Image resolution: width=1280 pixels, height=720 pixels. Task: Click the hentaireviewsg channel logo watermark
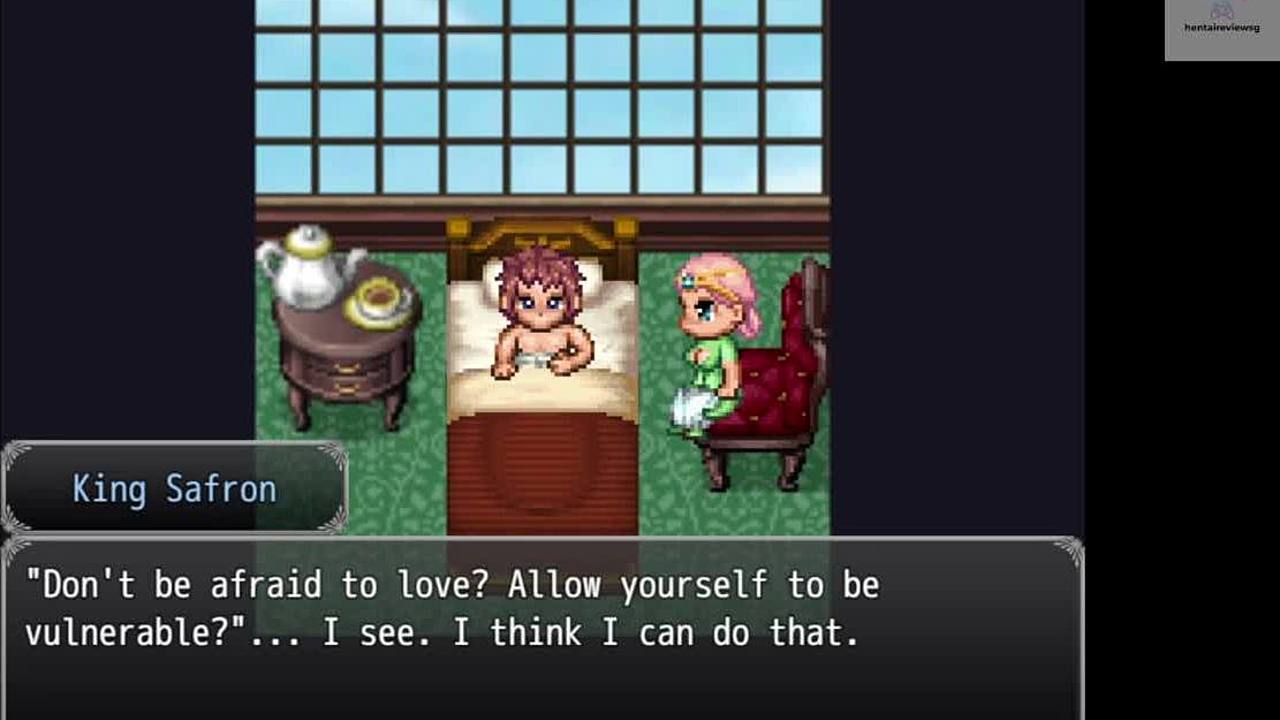tap(1221, 29)
